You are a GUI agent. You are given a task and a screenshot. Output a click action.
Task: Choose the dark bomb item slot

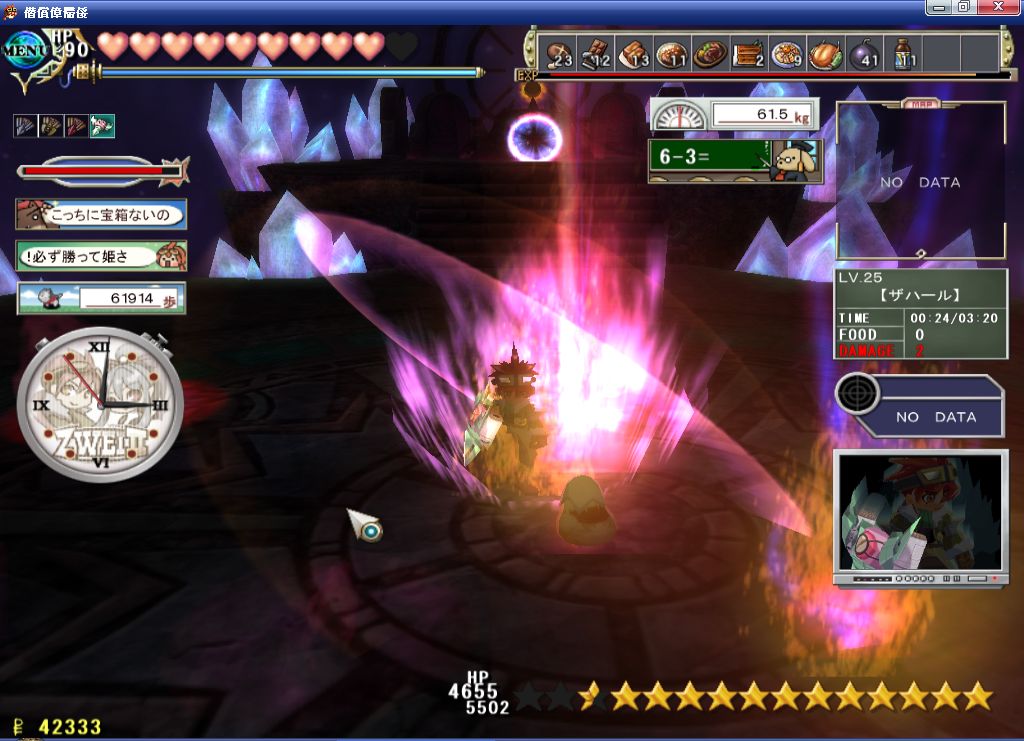(x=864, y=53)
